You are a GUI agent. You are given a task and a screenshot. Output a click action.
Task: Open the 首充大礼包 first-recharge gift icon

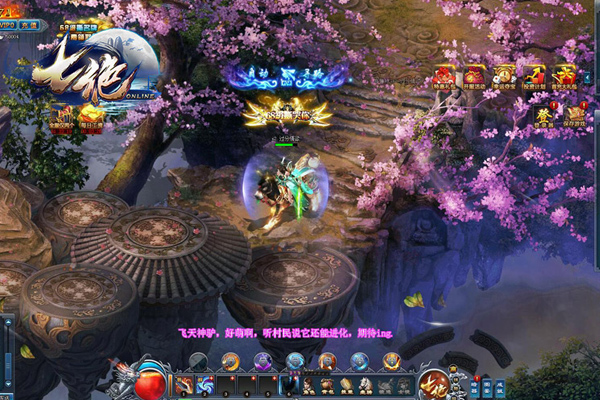coord(565,77)
